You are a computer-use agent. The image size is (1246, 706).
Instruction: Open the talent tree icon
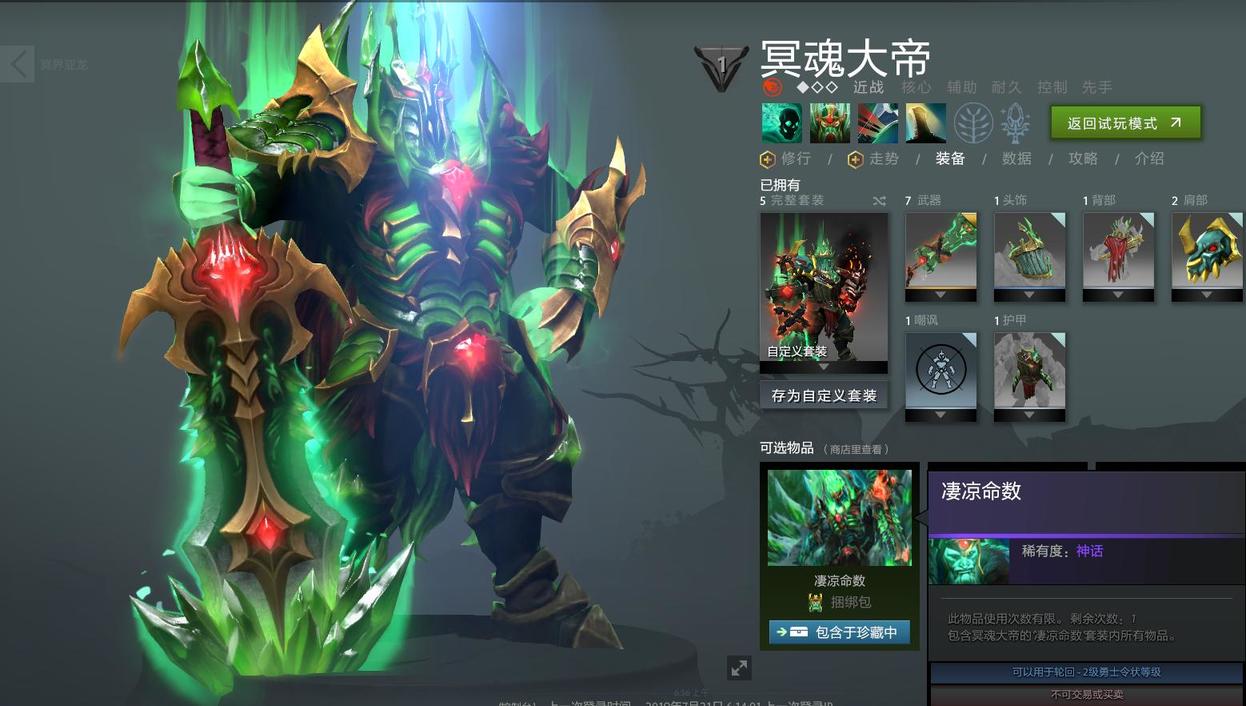click(x=973, y=123)
